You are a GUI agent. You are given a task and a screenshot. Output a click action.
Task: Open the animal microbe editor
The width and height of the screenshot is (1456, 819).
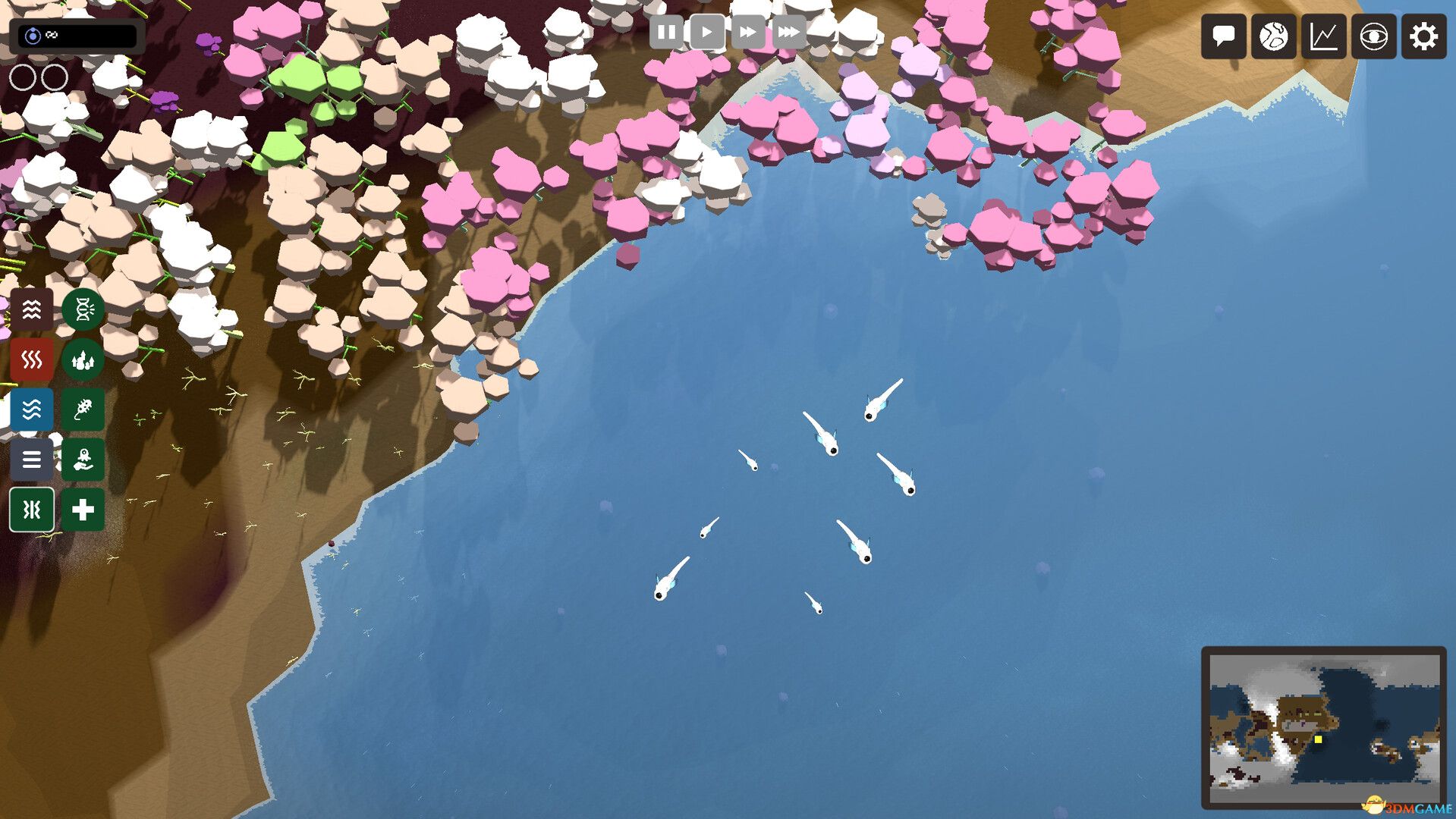(x=82, y=409)
